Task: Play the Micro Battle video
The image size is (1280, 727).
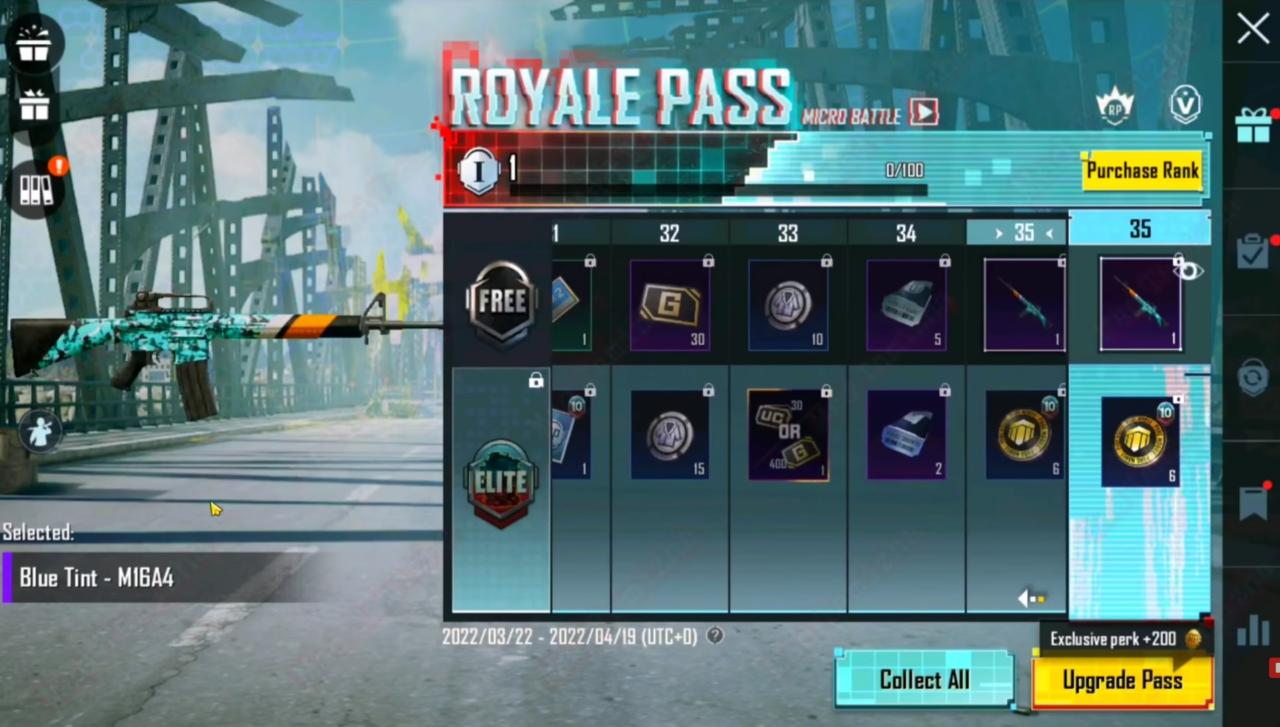Action: pos(924,112)
